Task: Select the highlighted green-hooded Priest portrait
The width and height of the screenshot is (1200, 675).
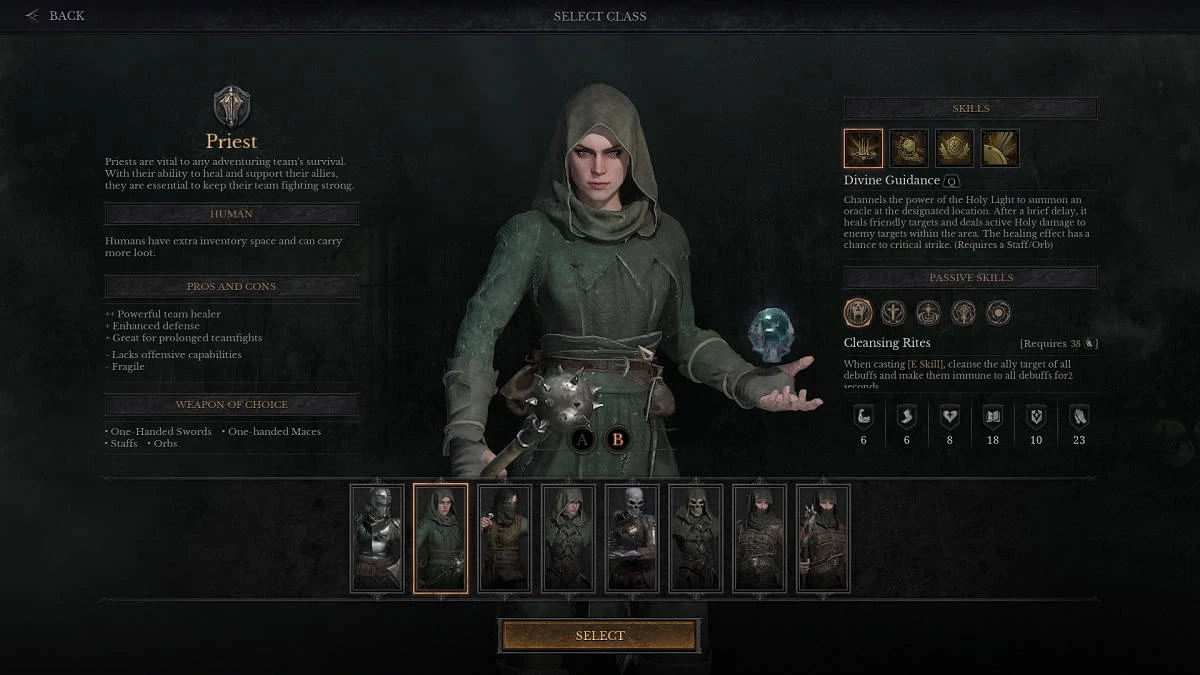Action: pos(440,538)
